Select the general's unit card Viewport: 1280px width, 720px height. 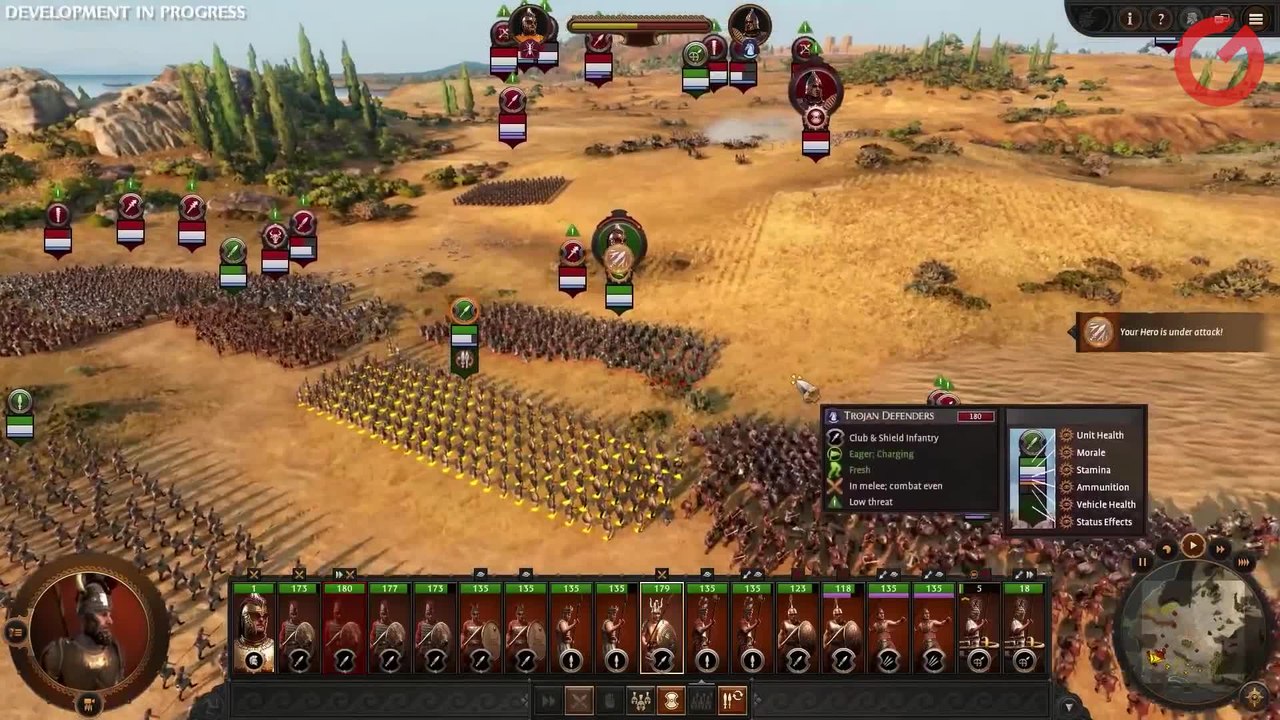254,630
